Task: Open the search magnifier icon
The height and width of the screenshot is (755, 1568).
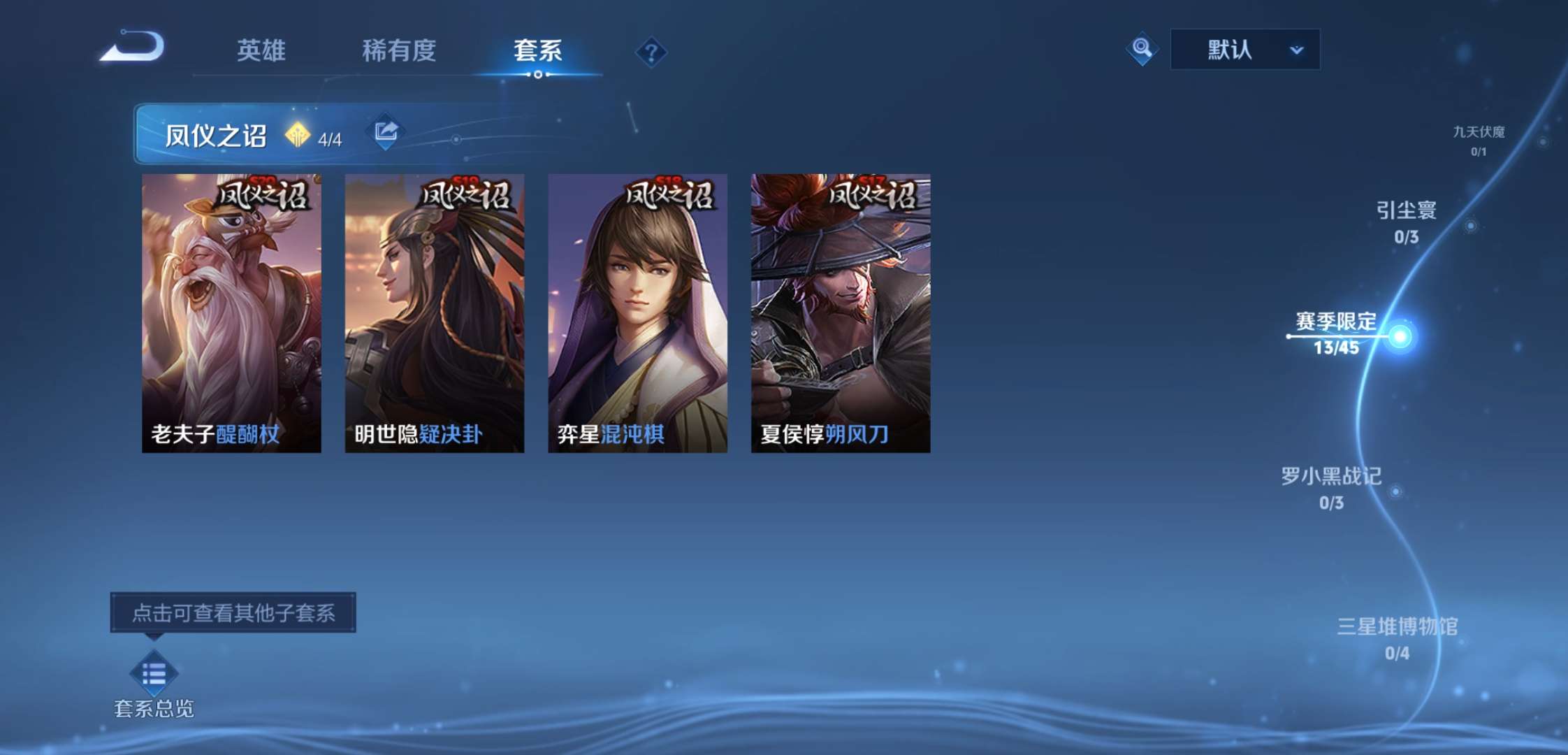Action: [1143, 49]
